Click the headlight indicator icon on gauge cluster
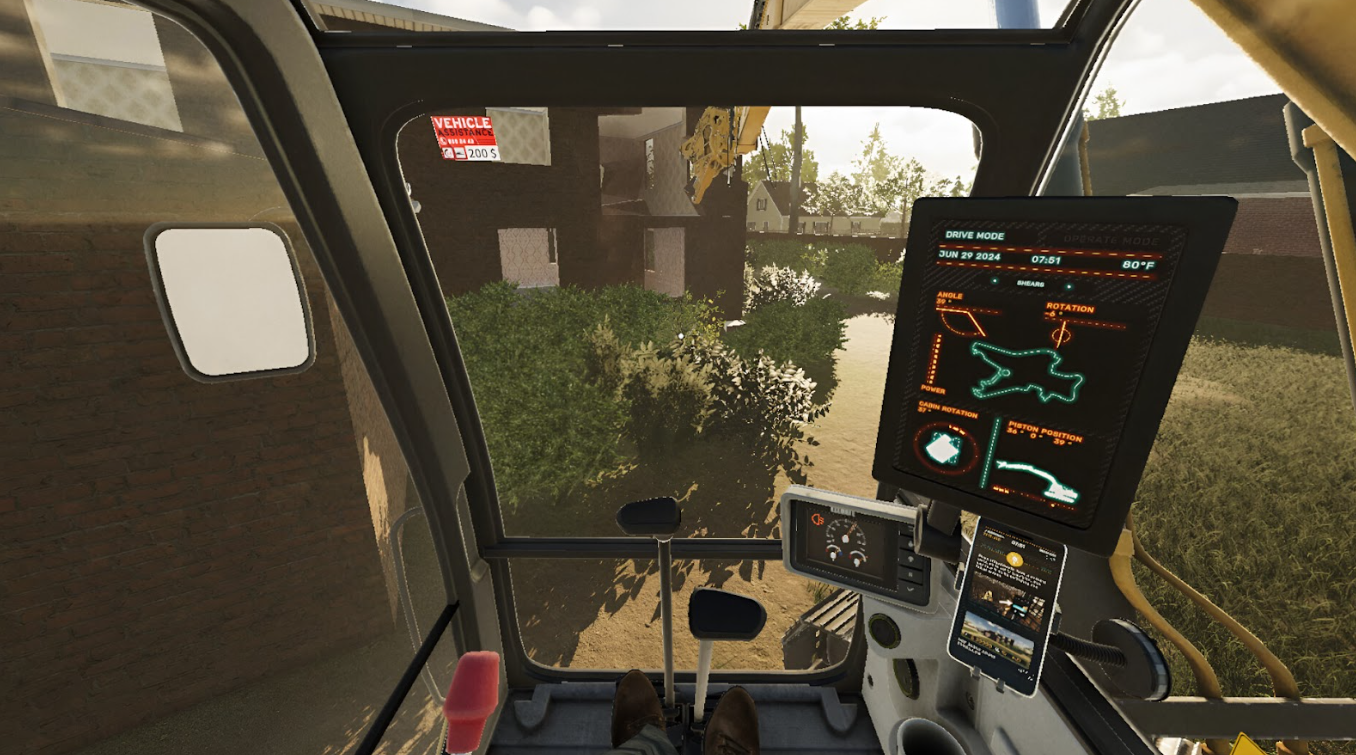The image size is (1356, 755). (817, 519)
